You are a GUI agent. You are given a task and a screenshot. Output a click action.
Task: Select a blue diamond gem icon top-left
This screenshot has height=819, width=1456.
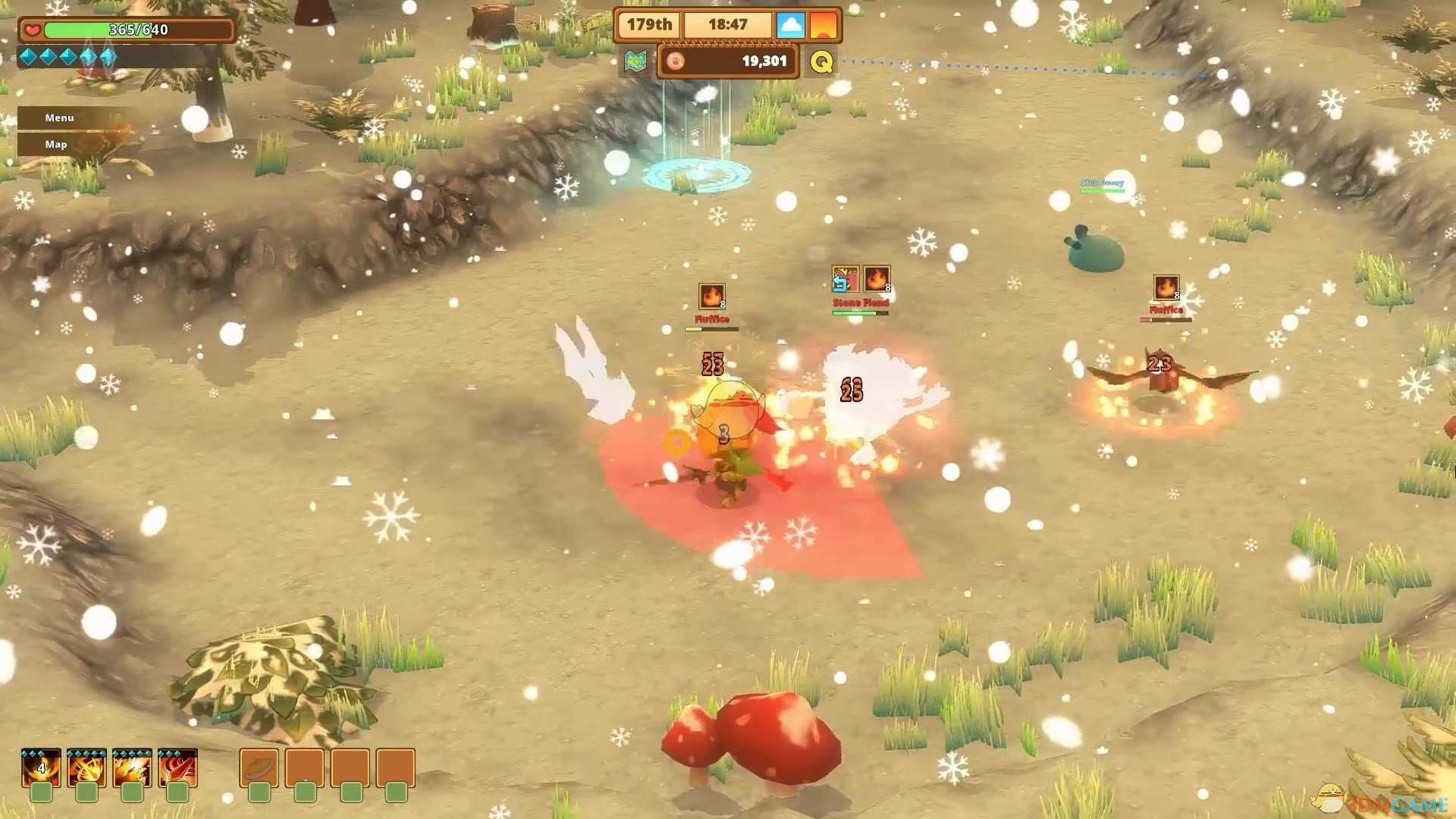click(30, 57)
